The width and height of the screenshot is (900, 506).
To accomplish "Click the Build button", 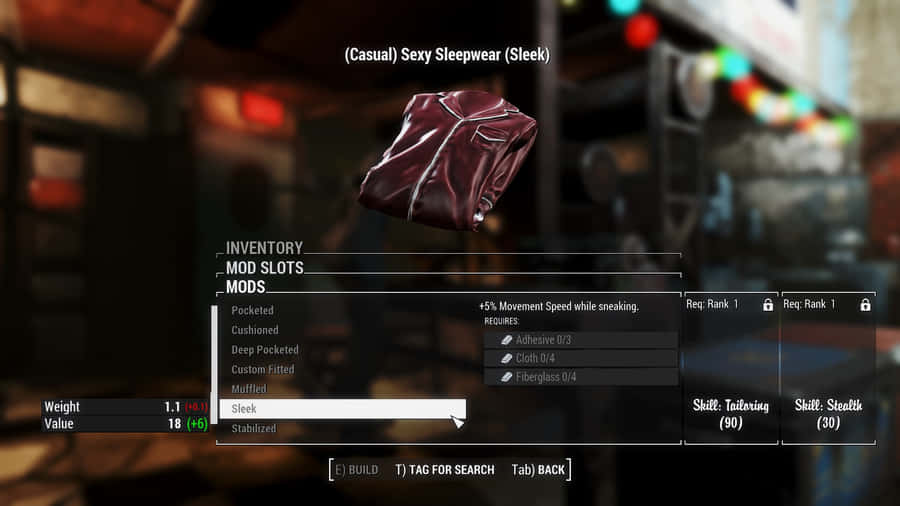I will point(356,469).
